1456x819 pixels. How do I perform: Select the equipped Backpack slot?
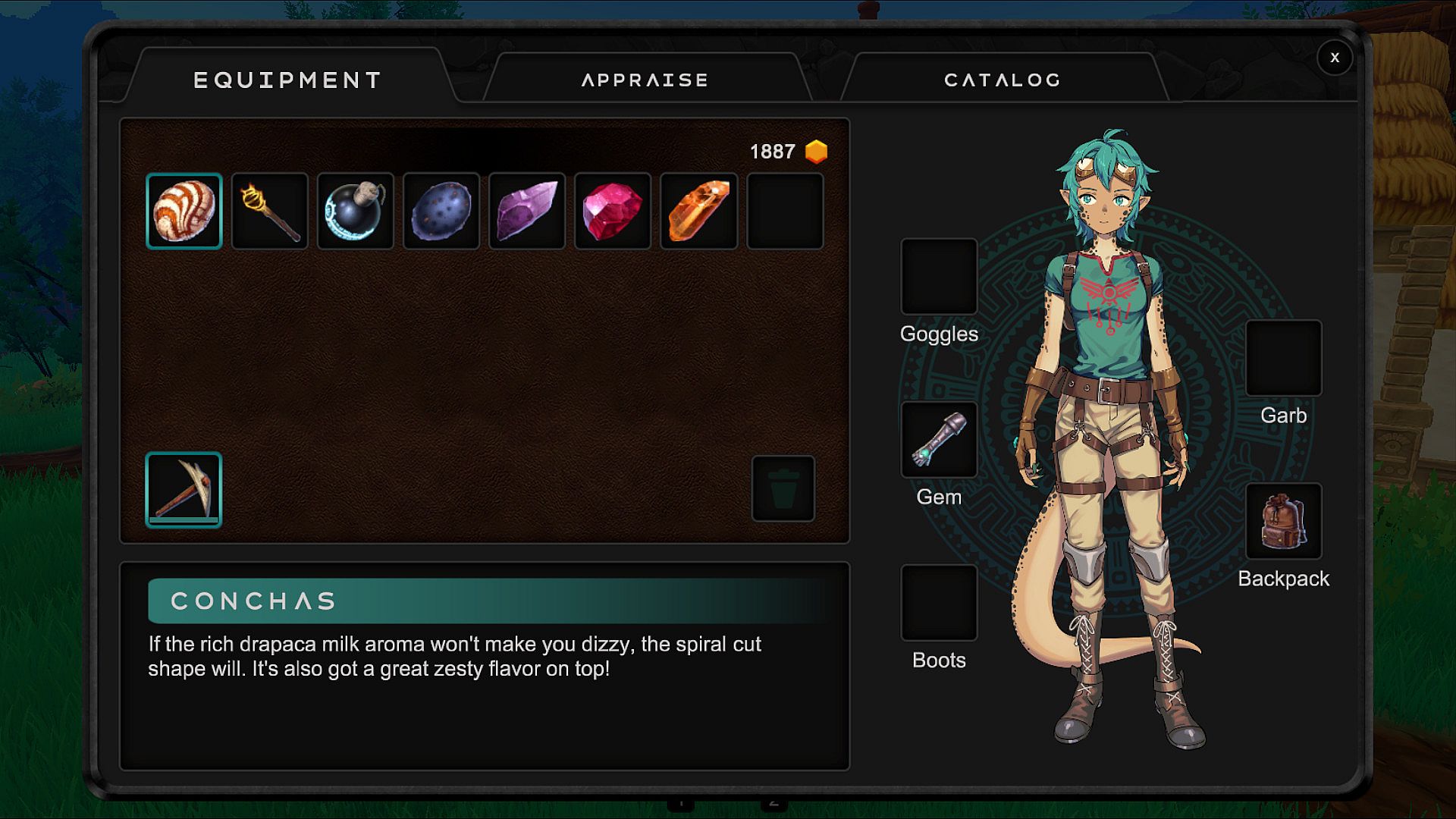(1283, 522)
